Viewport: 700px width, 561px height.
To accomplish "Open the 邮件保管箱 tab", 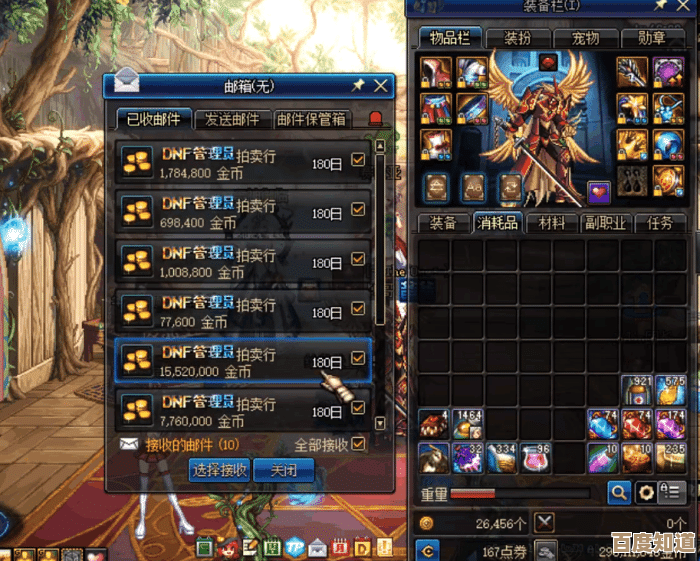I will pos(311,119).
